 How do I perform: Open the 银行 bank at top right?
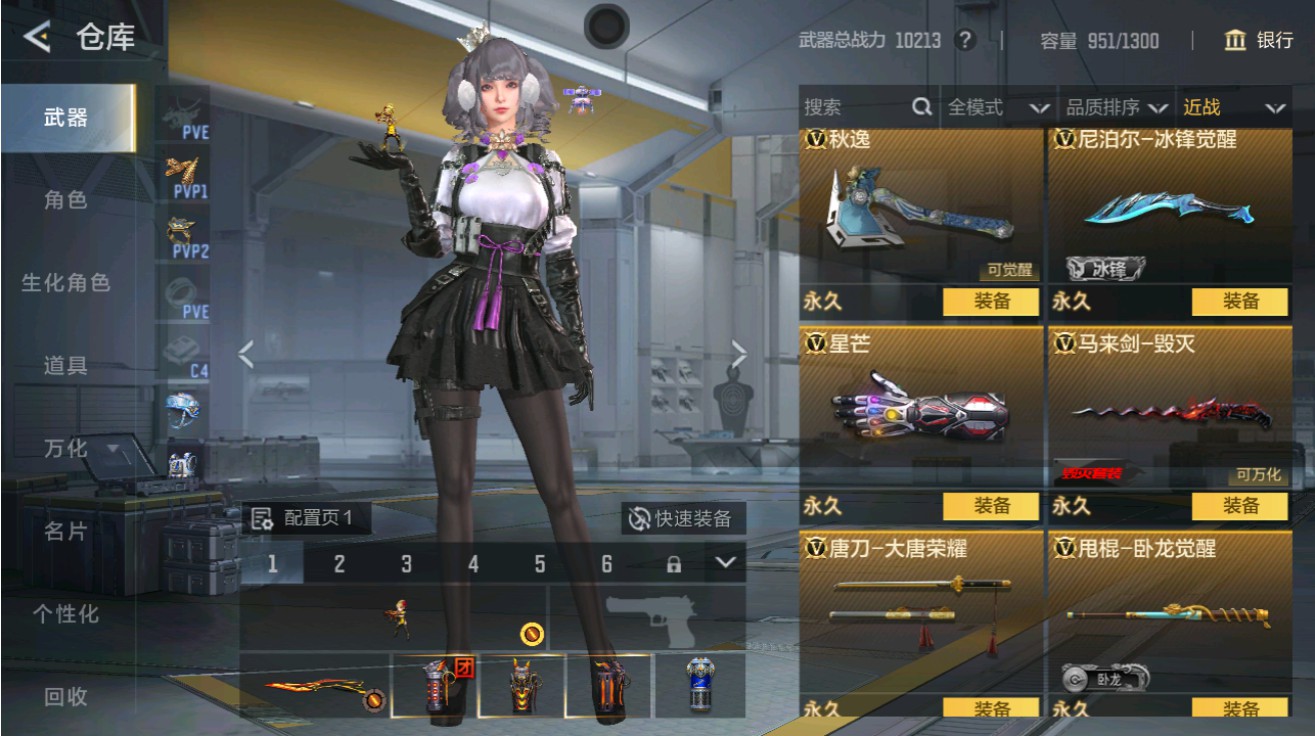(1262, 42)
